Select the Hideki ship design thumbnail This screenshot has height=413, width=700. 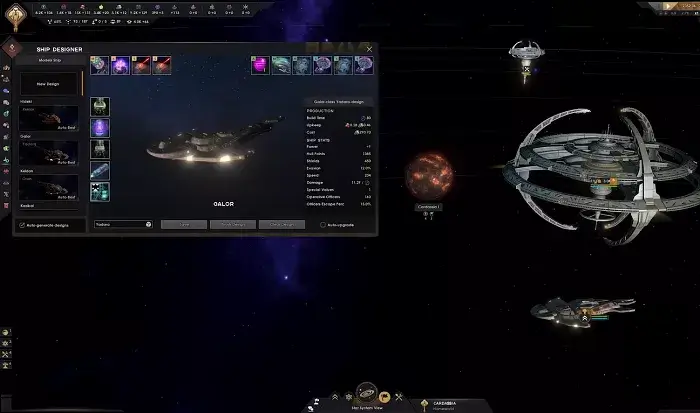(x=48, y=117)
